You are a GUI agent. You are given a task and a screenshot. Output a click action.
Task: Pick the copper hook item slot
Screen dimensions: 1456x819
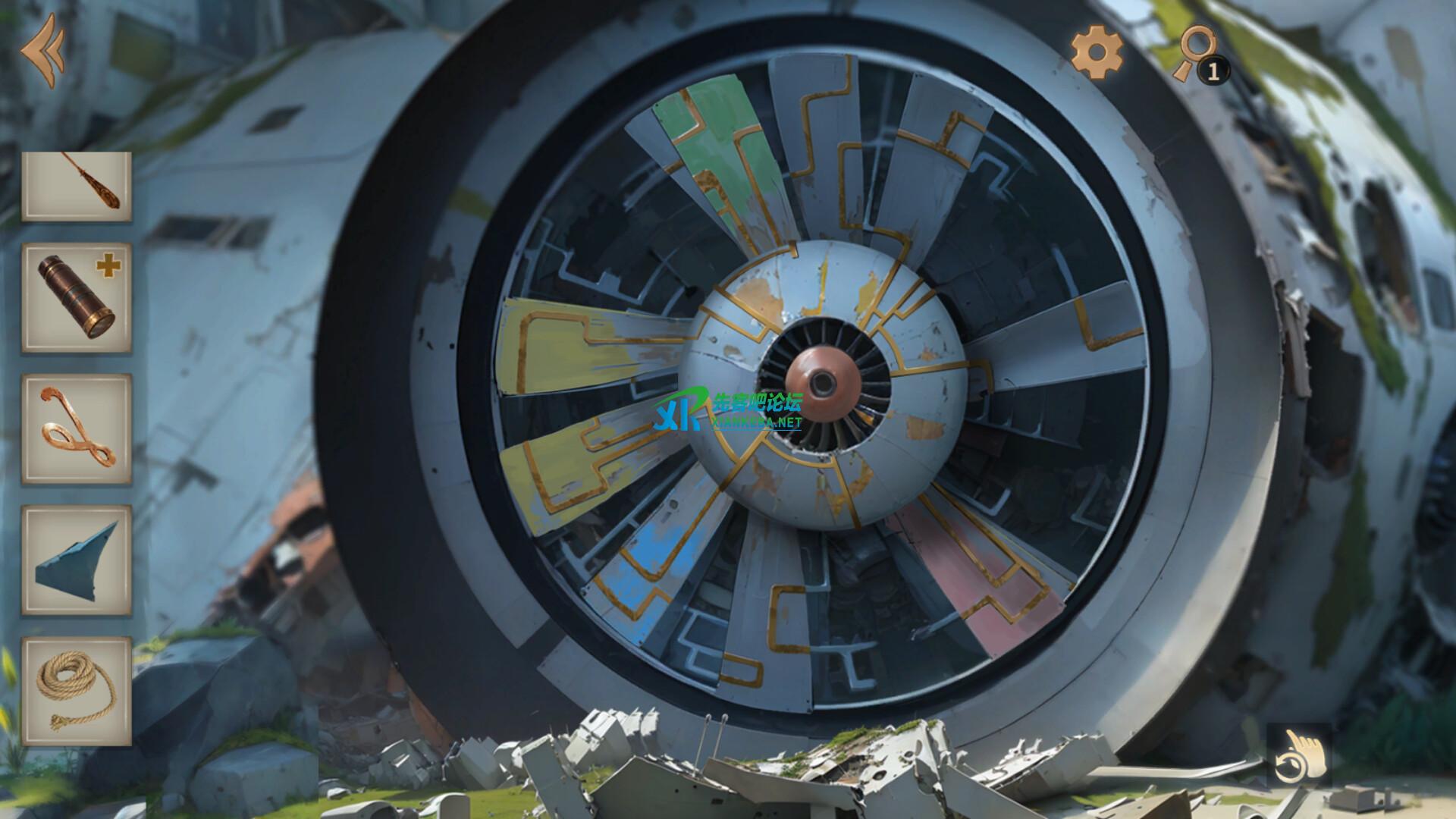click(76, 429)
